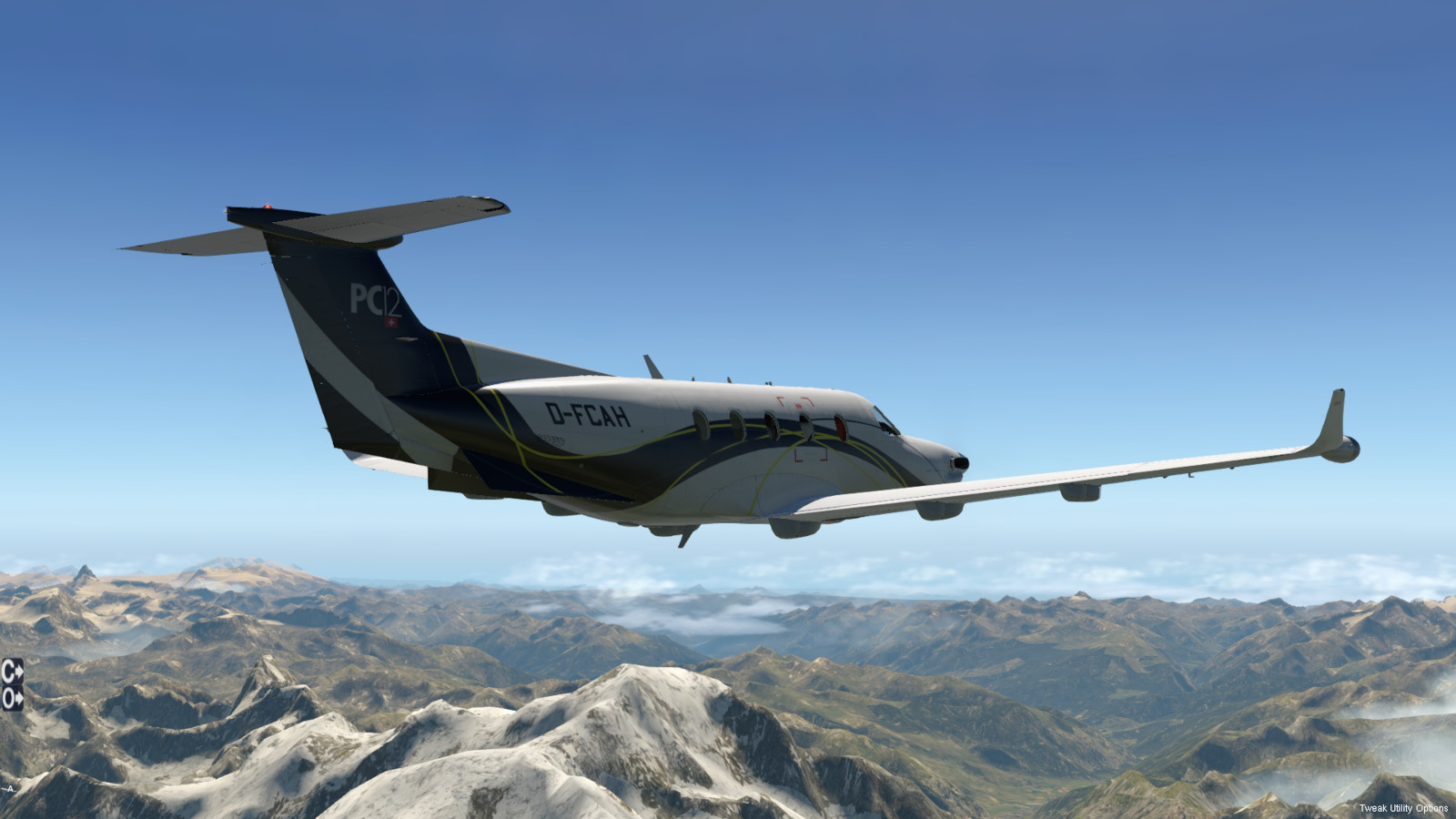1456x819 pixels.
Task: Open the C arrow side panel tab
Action: [x=12, y=672]
